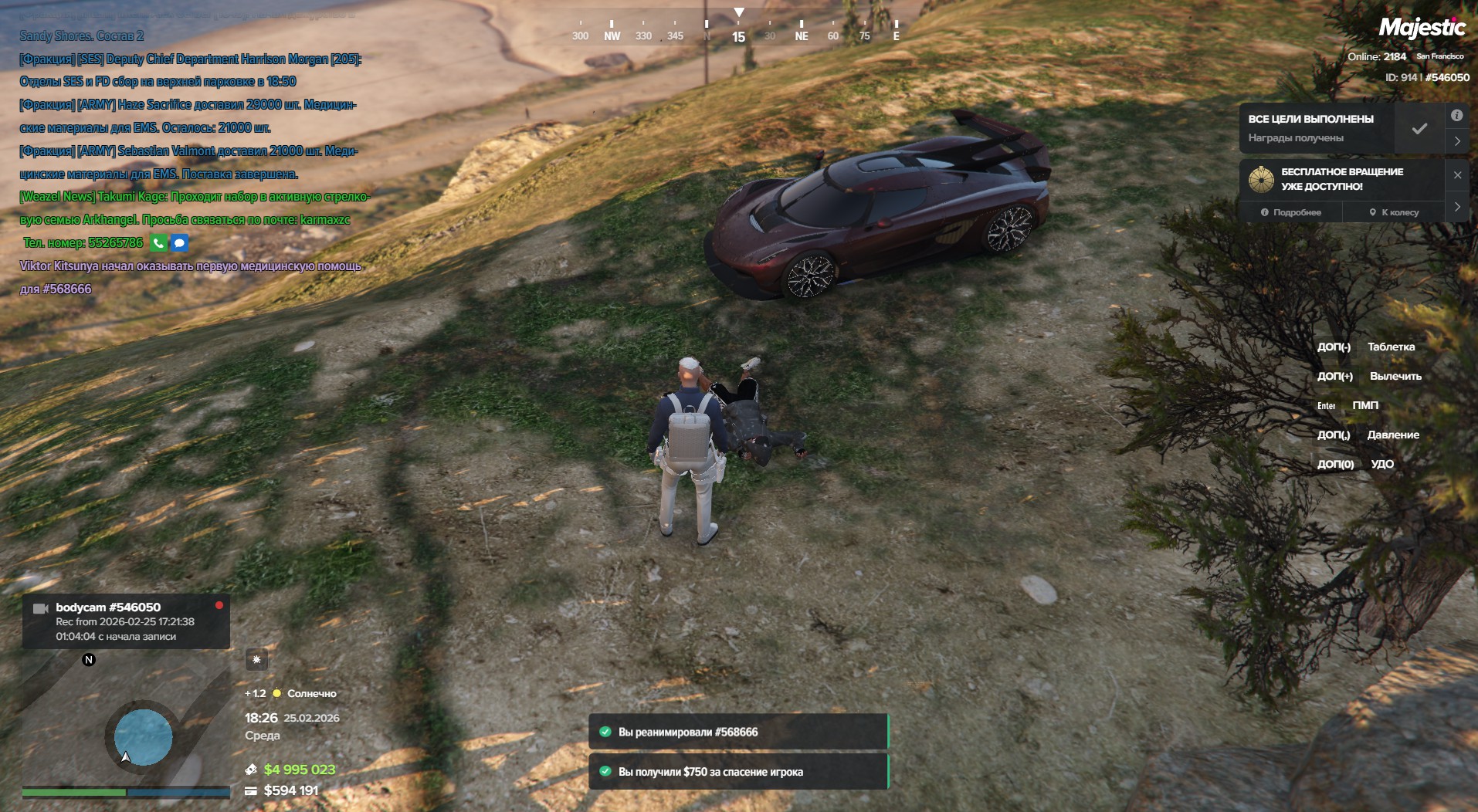Select the bodycam recording panel
The image size is (1478, 812).
126,621
